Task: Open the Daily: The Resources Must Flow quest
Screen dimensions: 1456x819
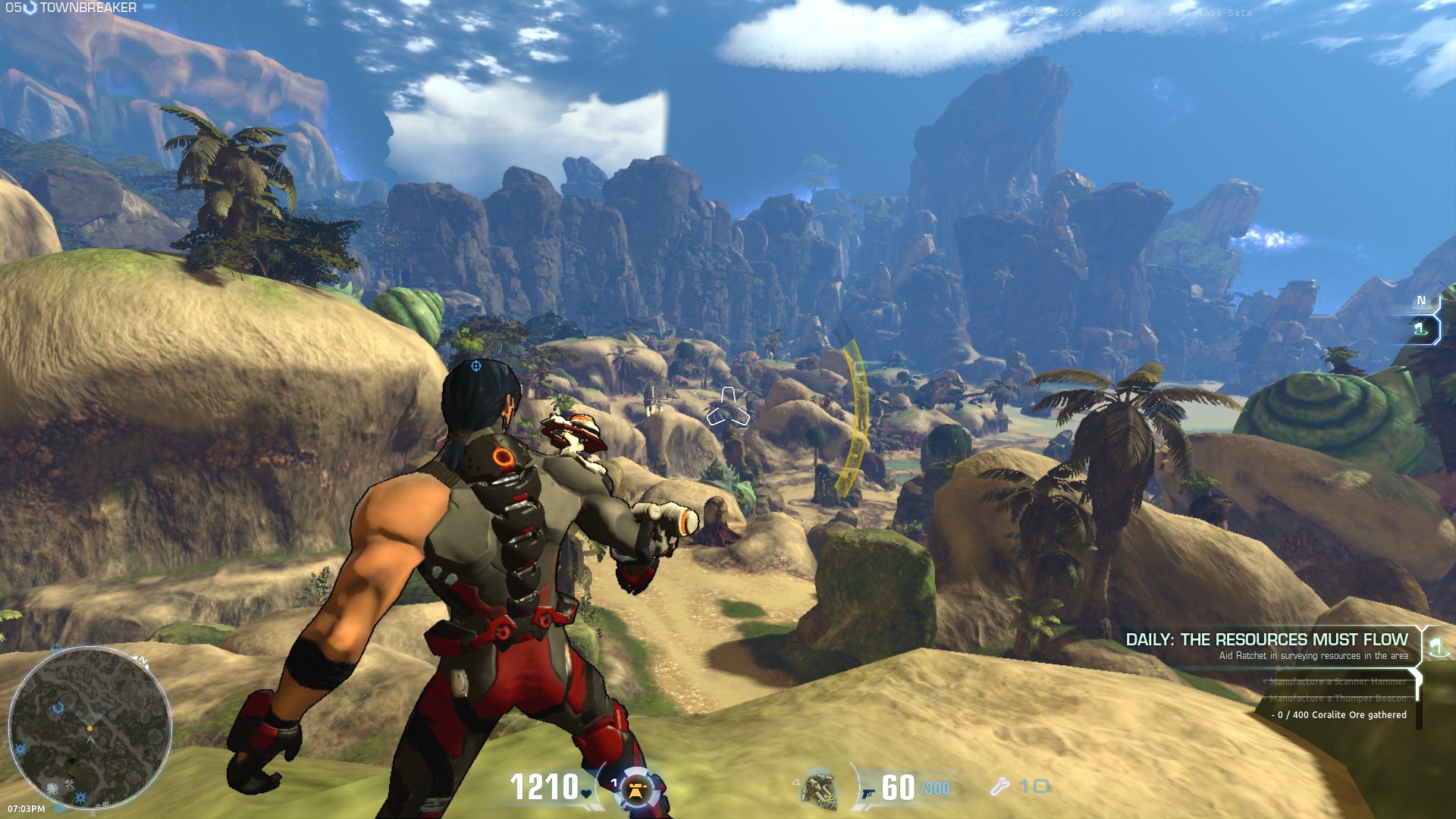Action: point(1266,639)
